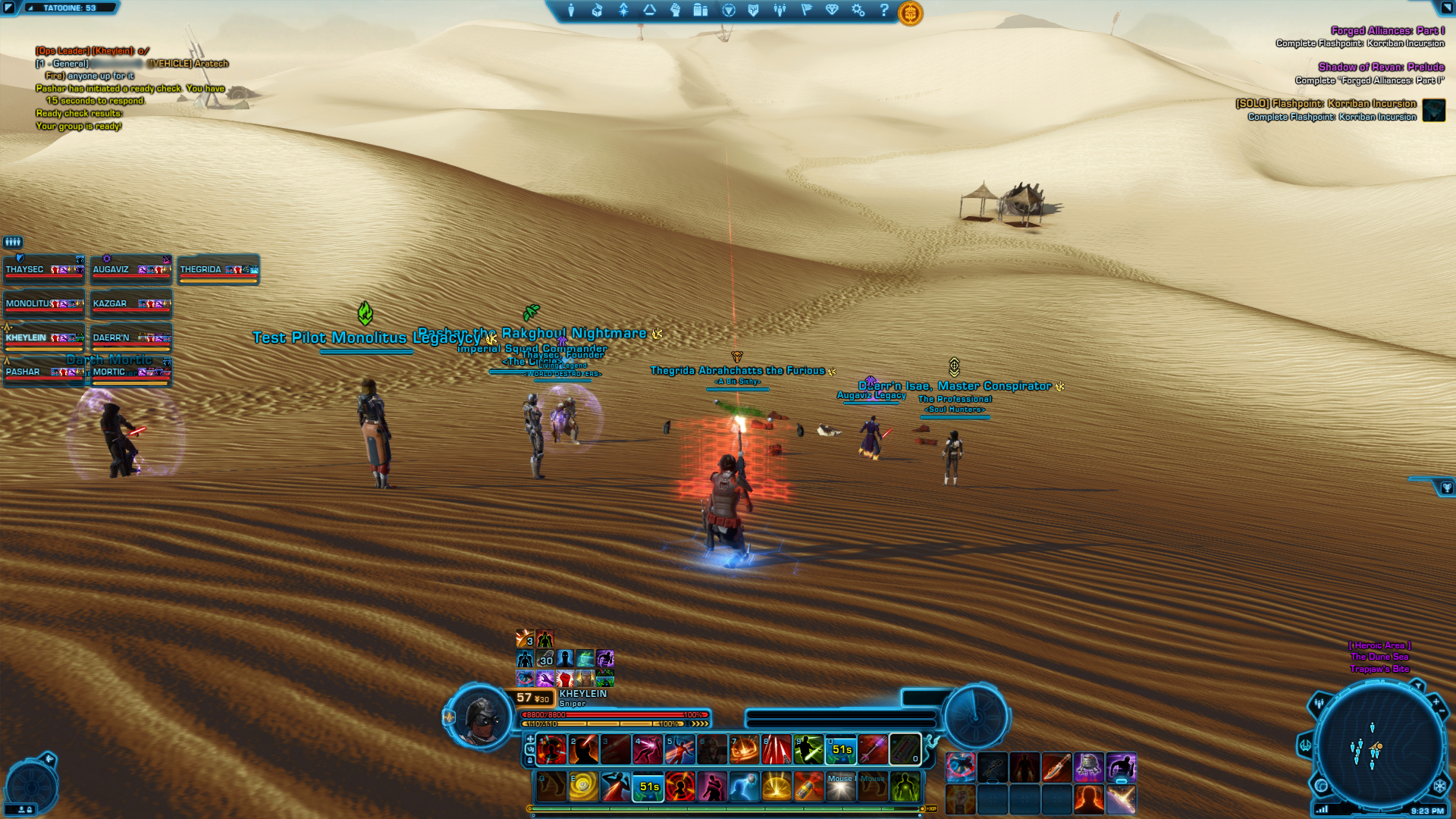
Task: Open preferences via the gear icon
Action: point(858,11)
